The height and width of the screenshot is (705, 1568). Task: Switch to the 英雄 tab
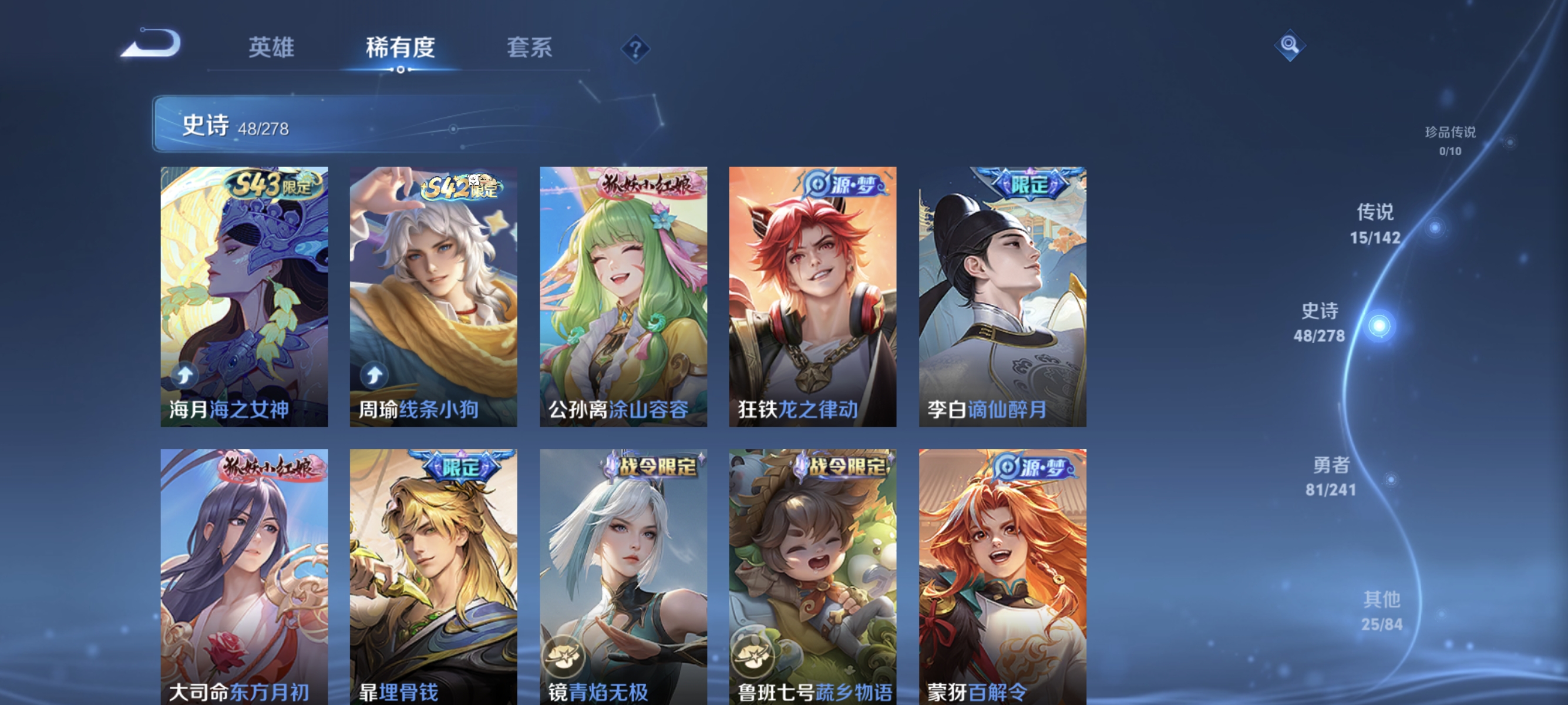271,48
